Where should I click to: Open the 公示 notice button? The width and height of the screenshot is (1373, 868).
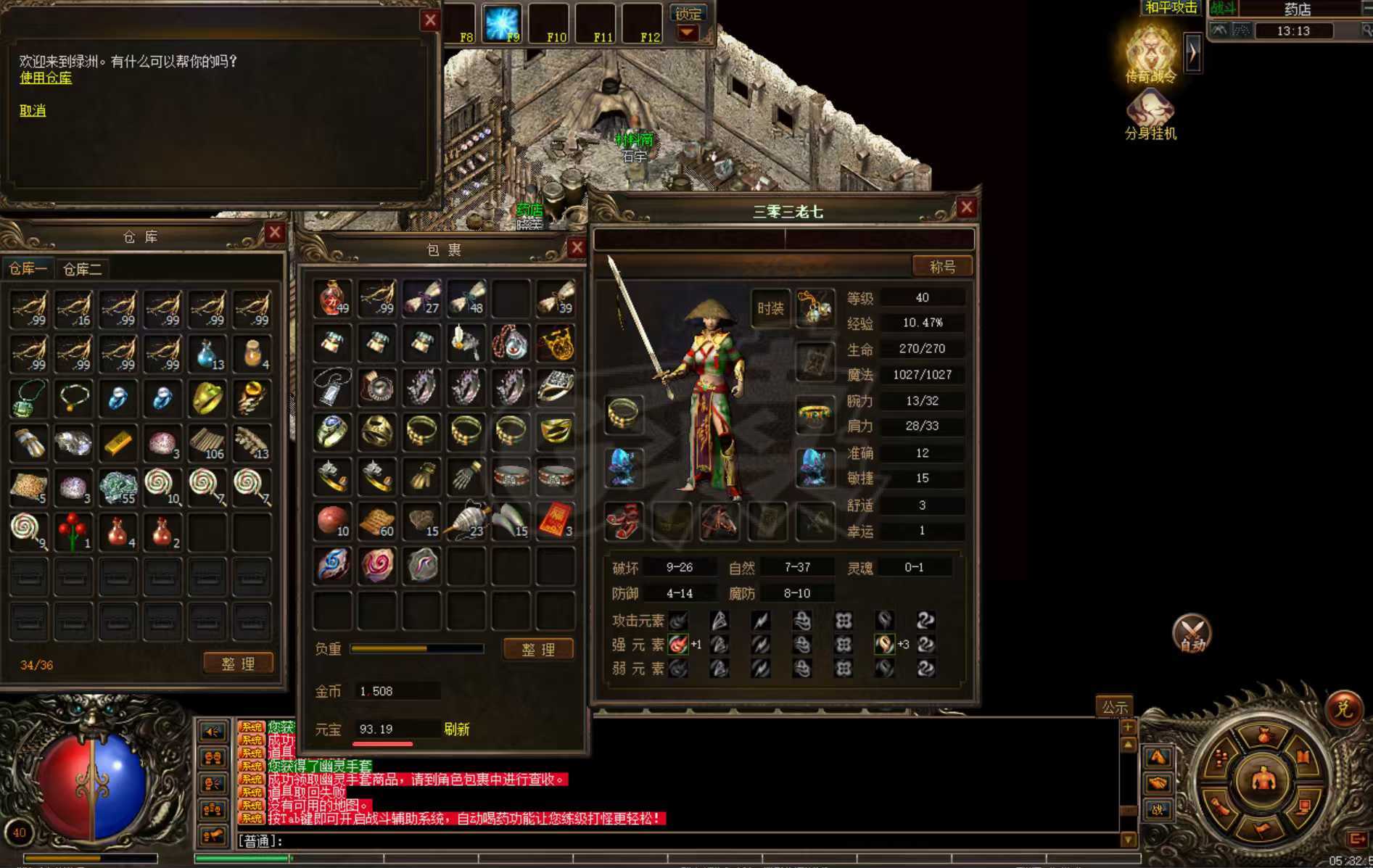click(1114, 706)
